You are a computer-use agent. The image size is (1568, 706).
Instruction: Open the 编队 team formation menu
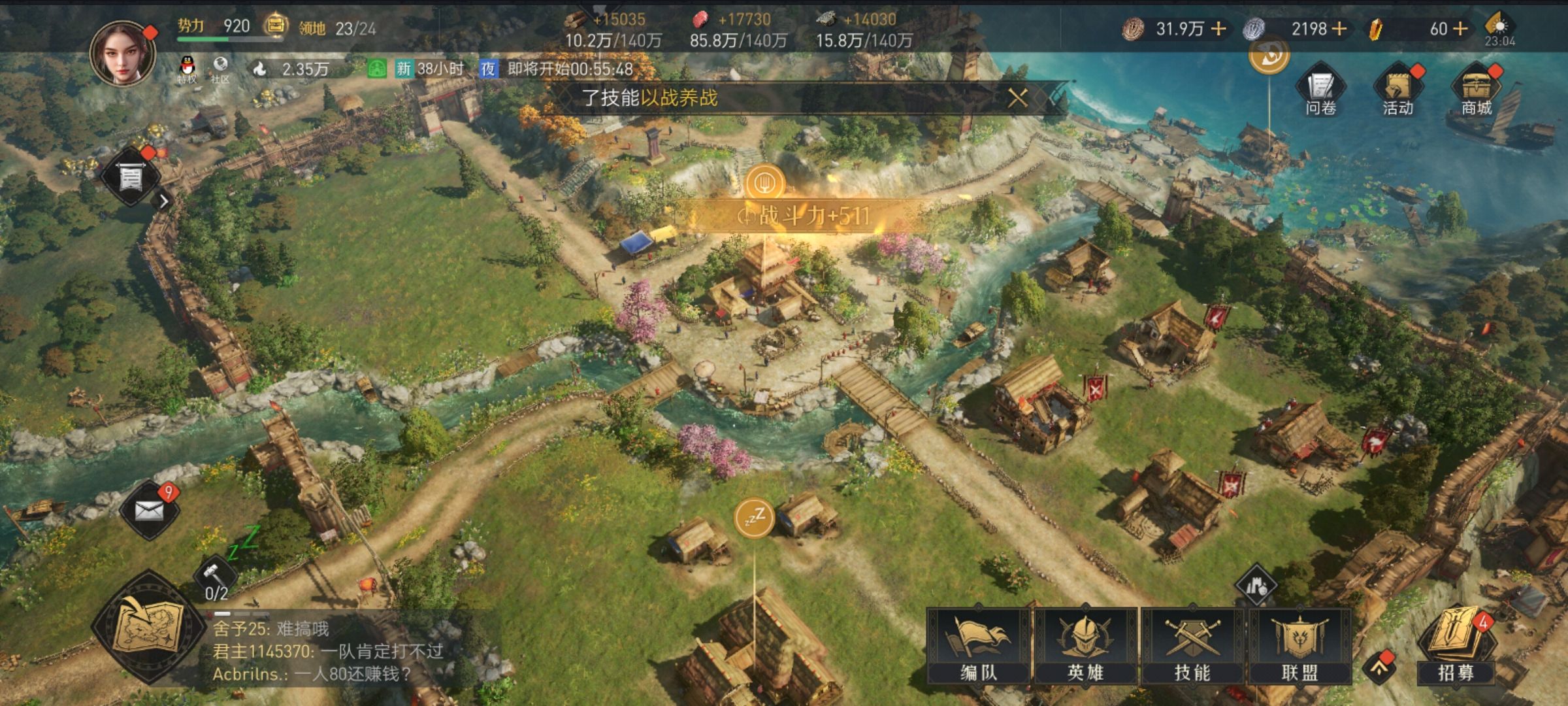click(978, 646)
